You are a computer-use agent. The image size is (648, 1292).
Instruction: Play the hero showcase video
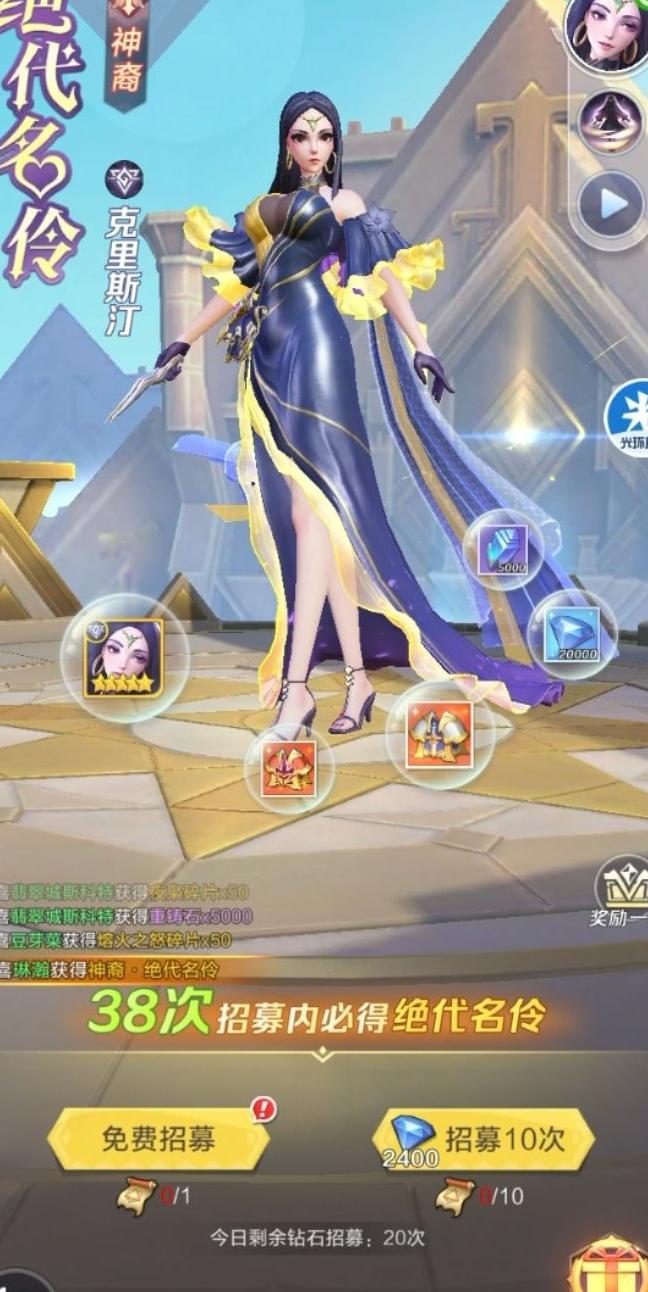611,205
